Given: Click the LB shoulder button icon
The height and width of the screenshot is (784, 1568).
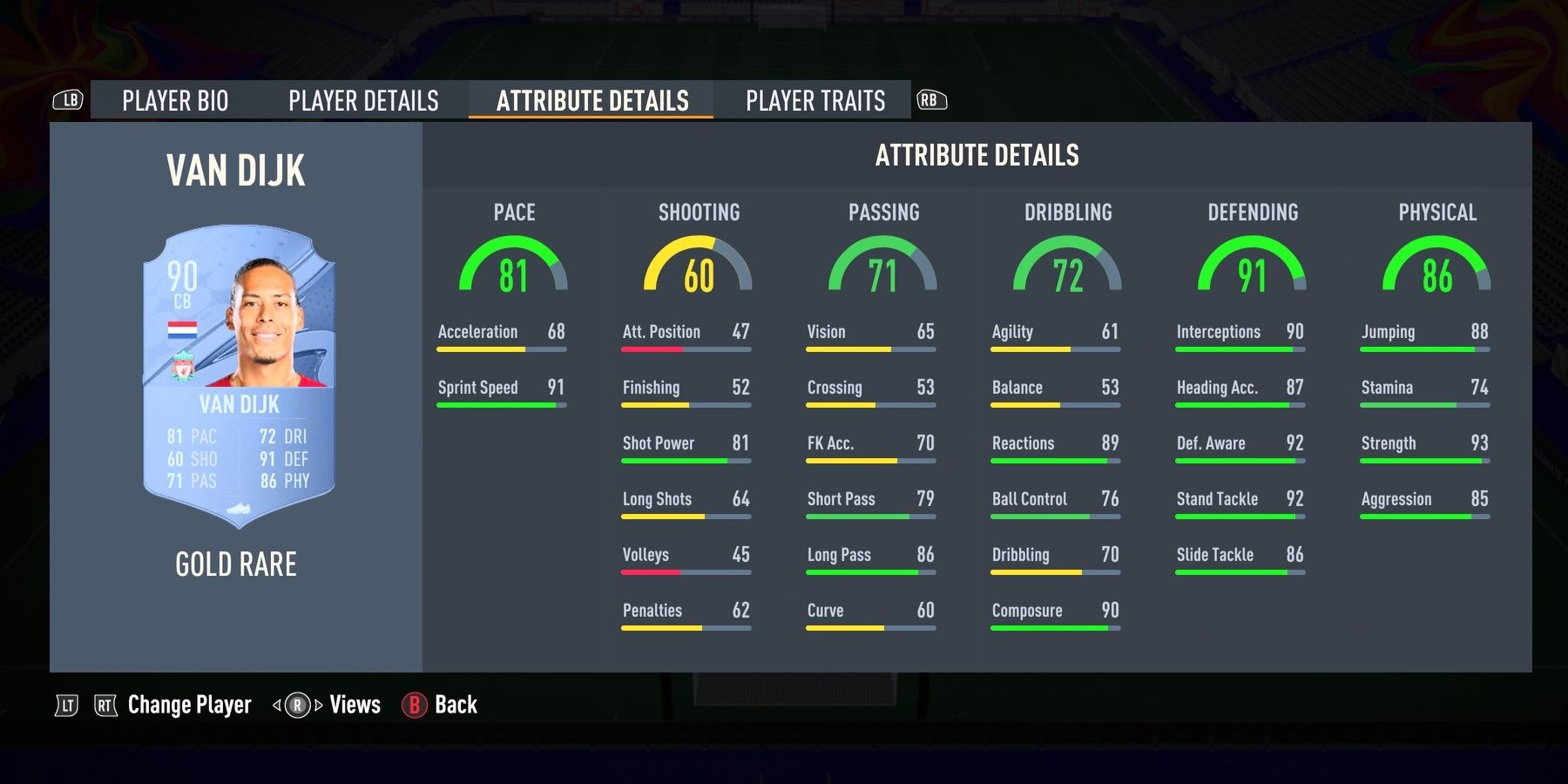Looking at the screenshot, I should coord(70,100).
